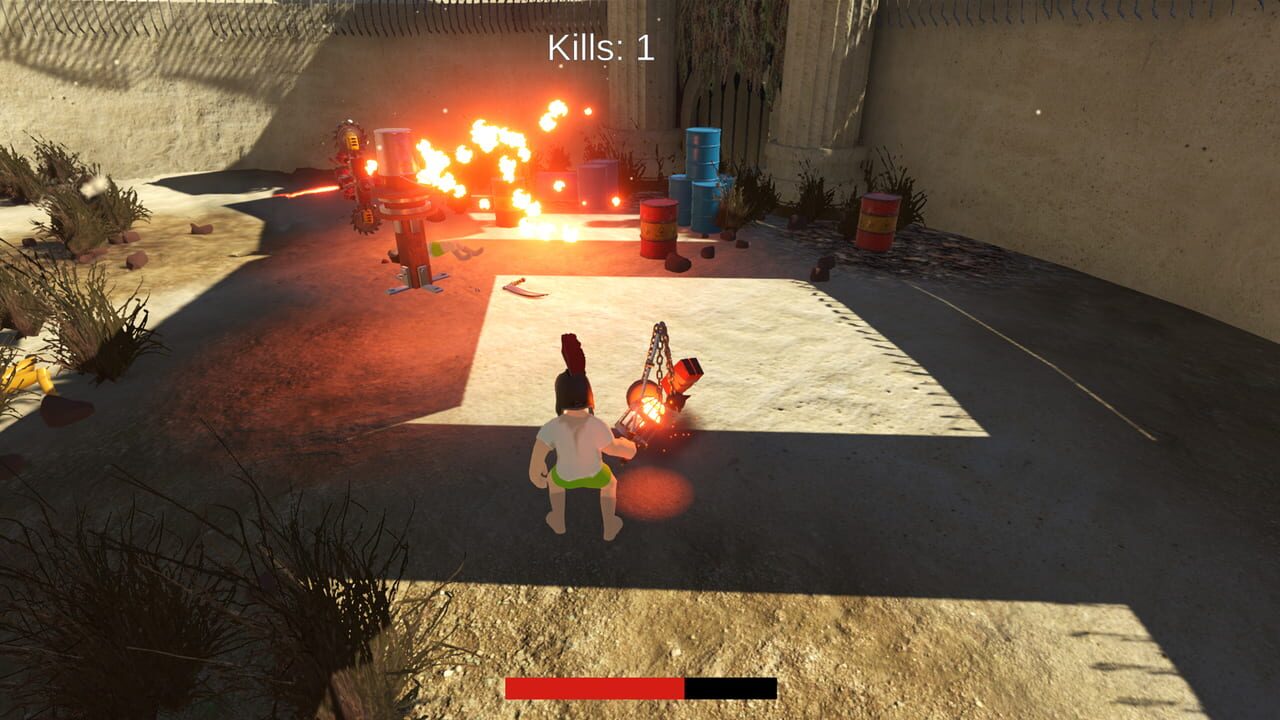Click the yellow-striped hazard barrel

click(658, 227)
